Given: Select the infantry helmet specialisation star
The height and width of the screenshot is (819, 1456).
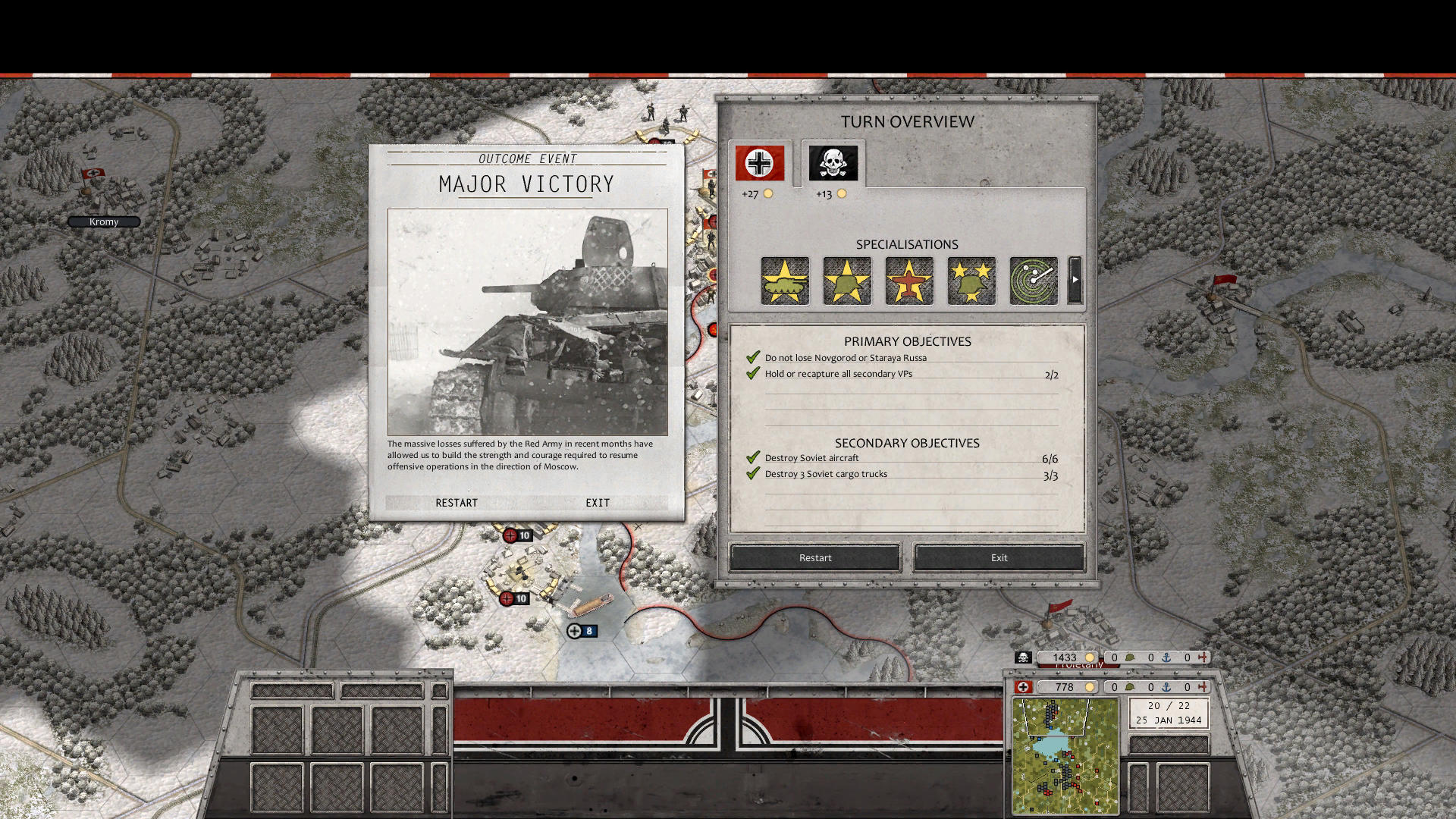Looking at the screenshot, I should (x=847, y=281).
